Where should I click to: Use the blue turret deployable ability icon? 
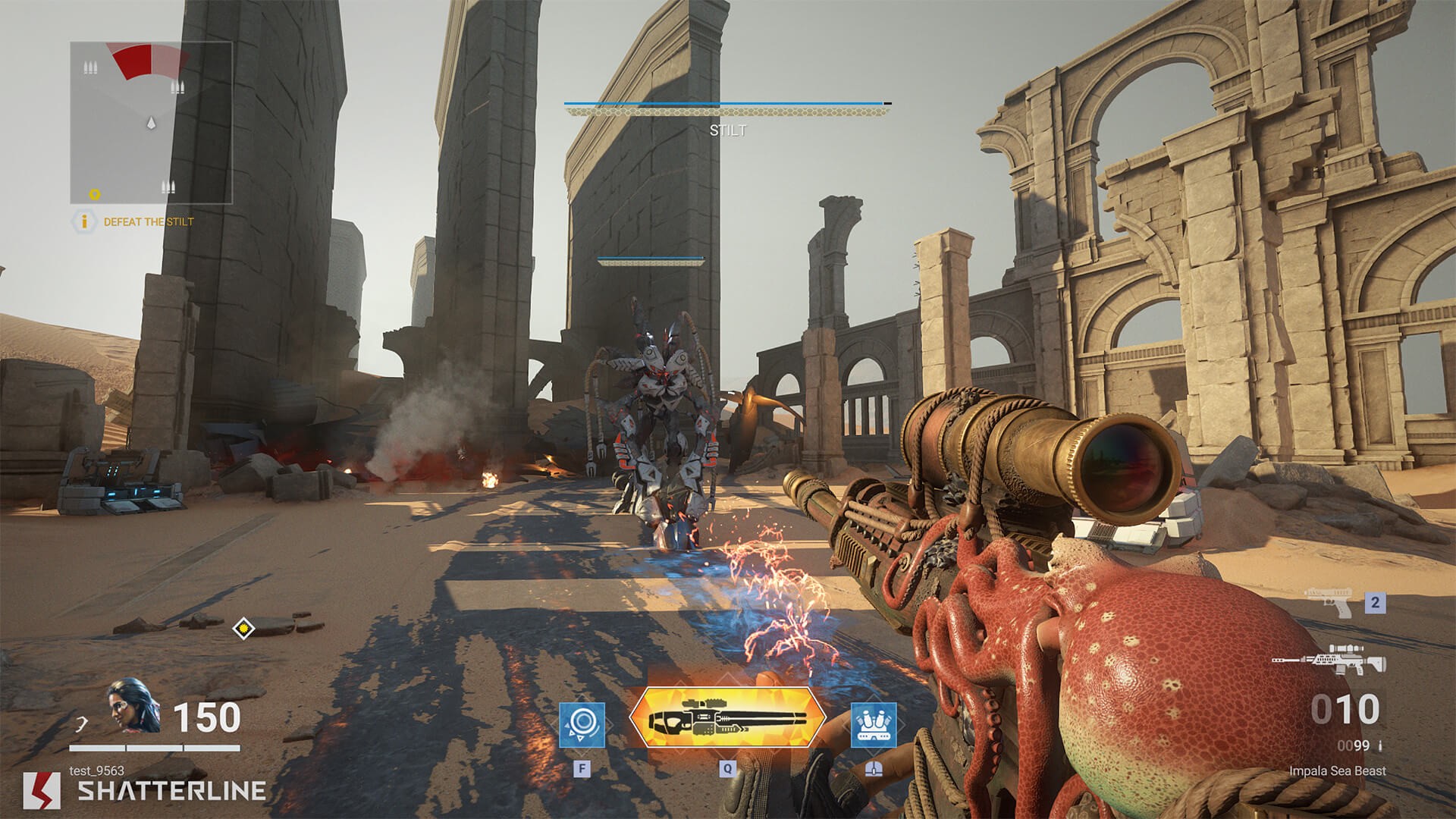873,725
